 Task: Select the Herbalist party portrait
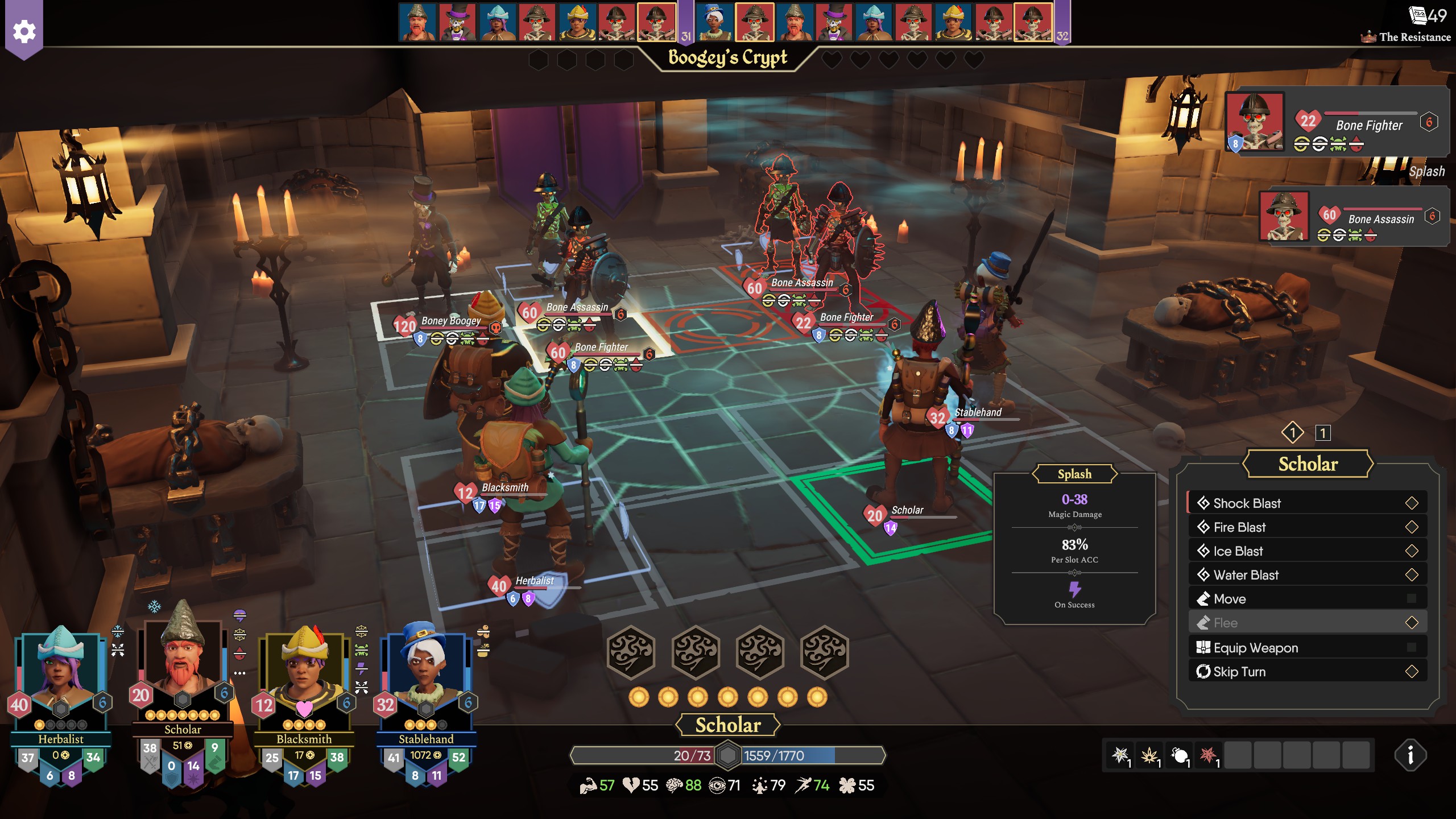tap(60, 671)
